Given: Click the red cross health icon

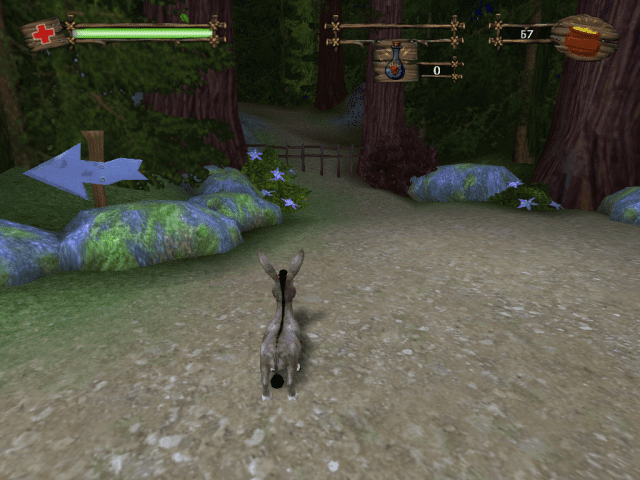Looking at the screenshot, I should (43, 34).
